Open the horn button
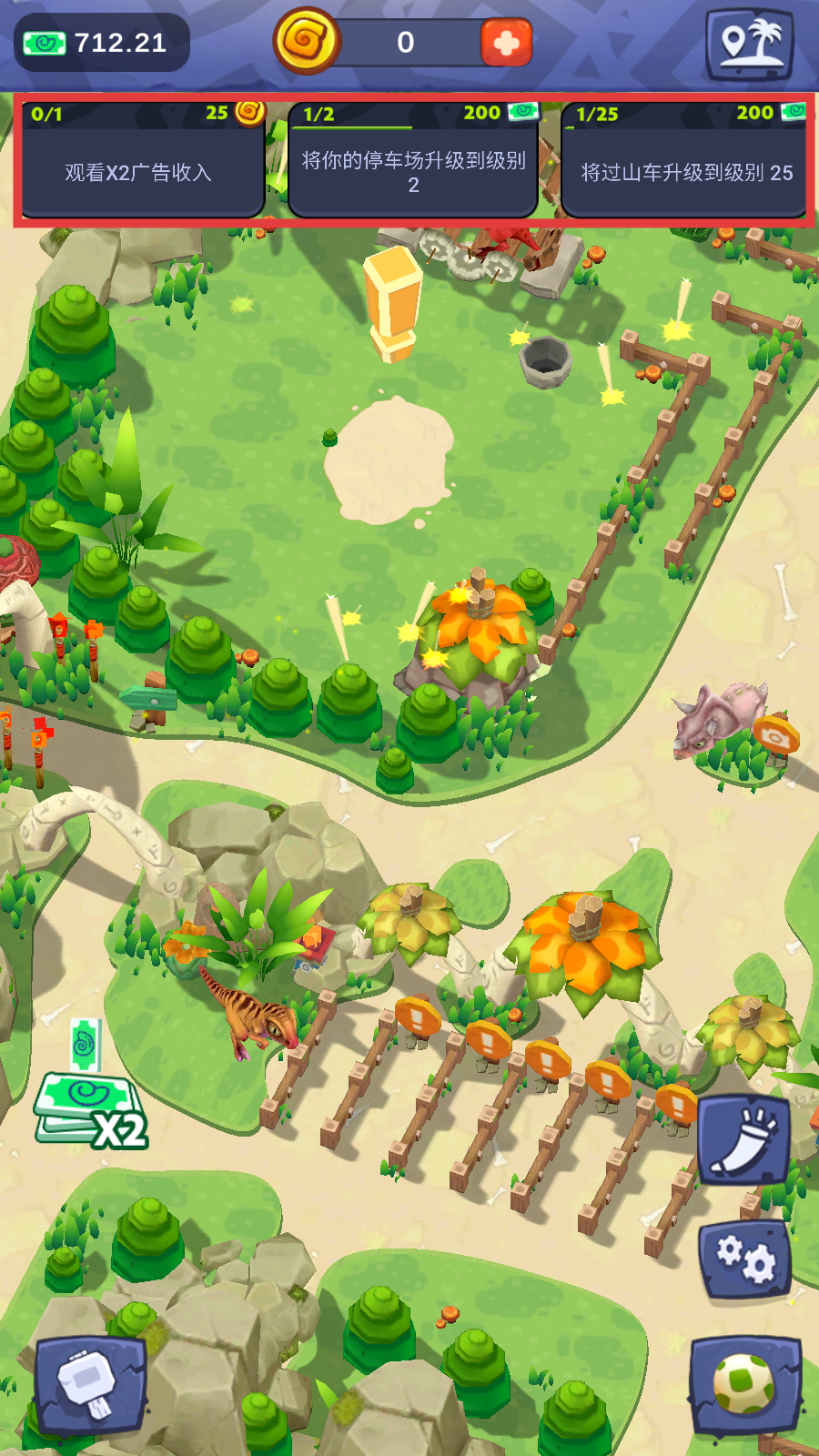819x1456 pixels. [743, 1138]
